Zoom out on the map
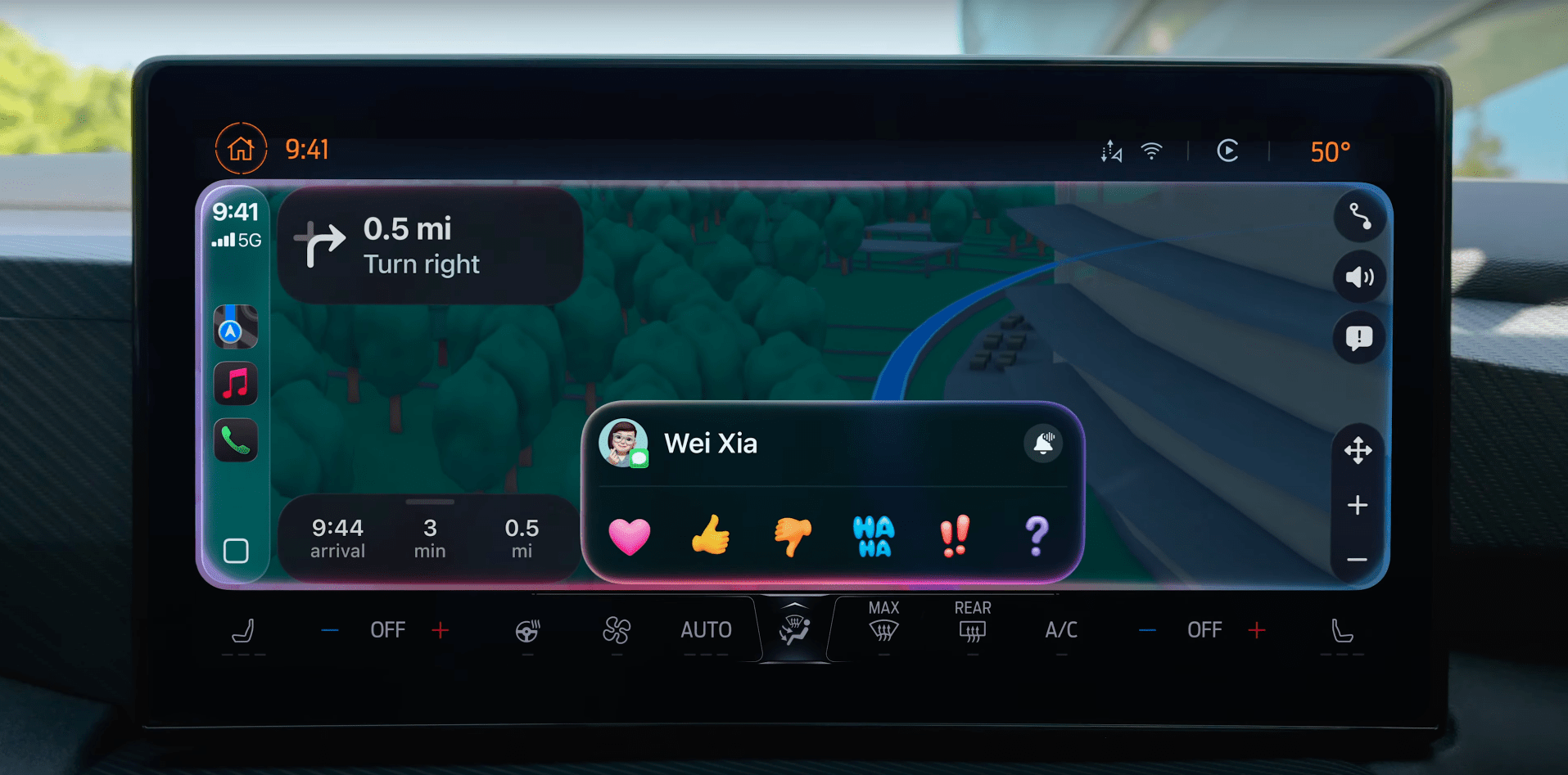 tap(1358, 560)
